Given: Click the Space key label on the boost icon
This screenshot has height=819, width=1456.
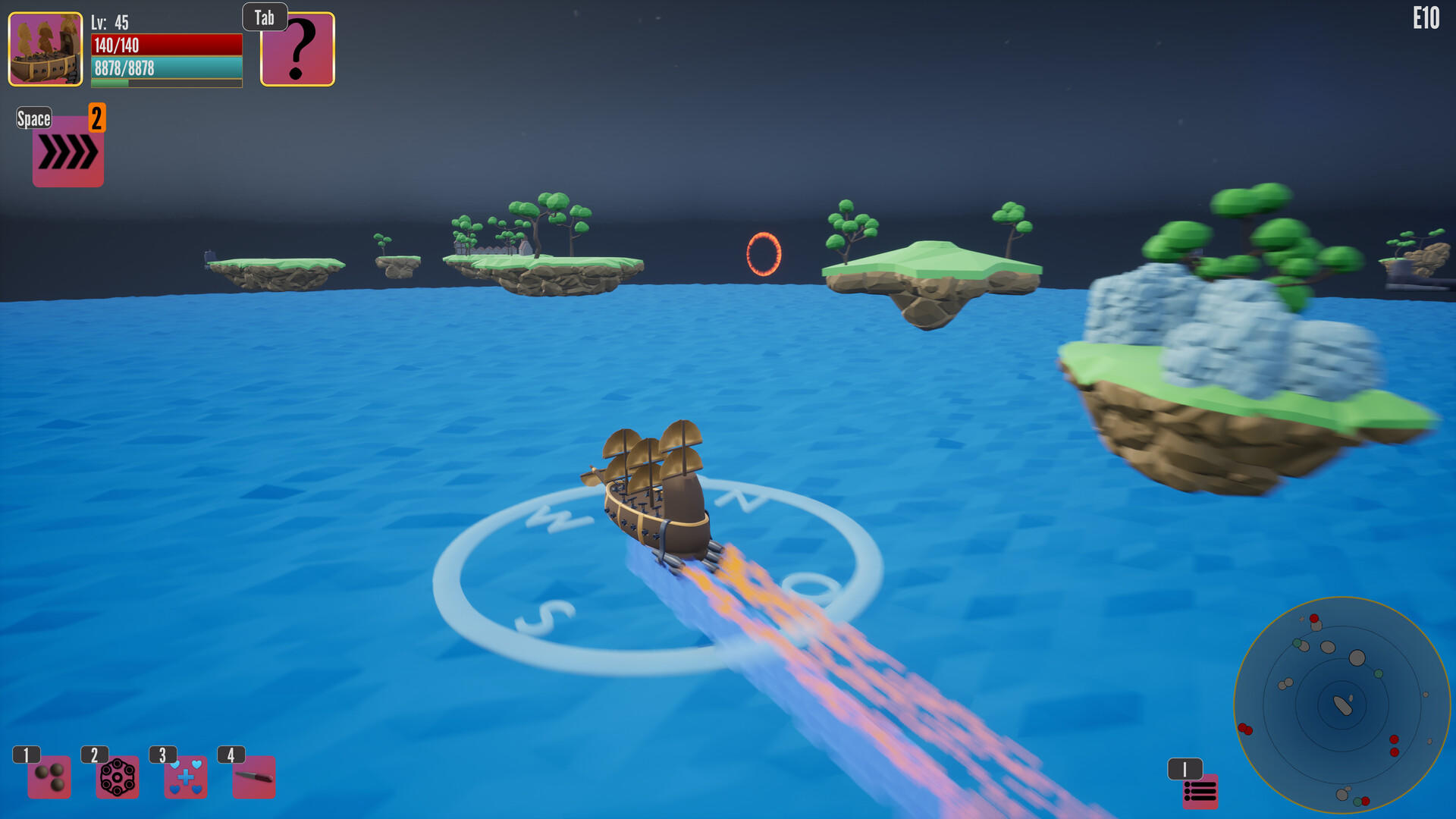Looking at the screenshot, I should [34, 118].
